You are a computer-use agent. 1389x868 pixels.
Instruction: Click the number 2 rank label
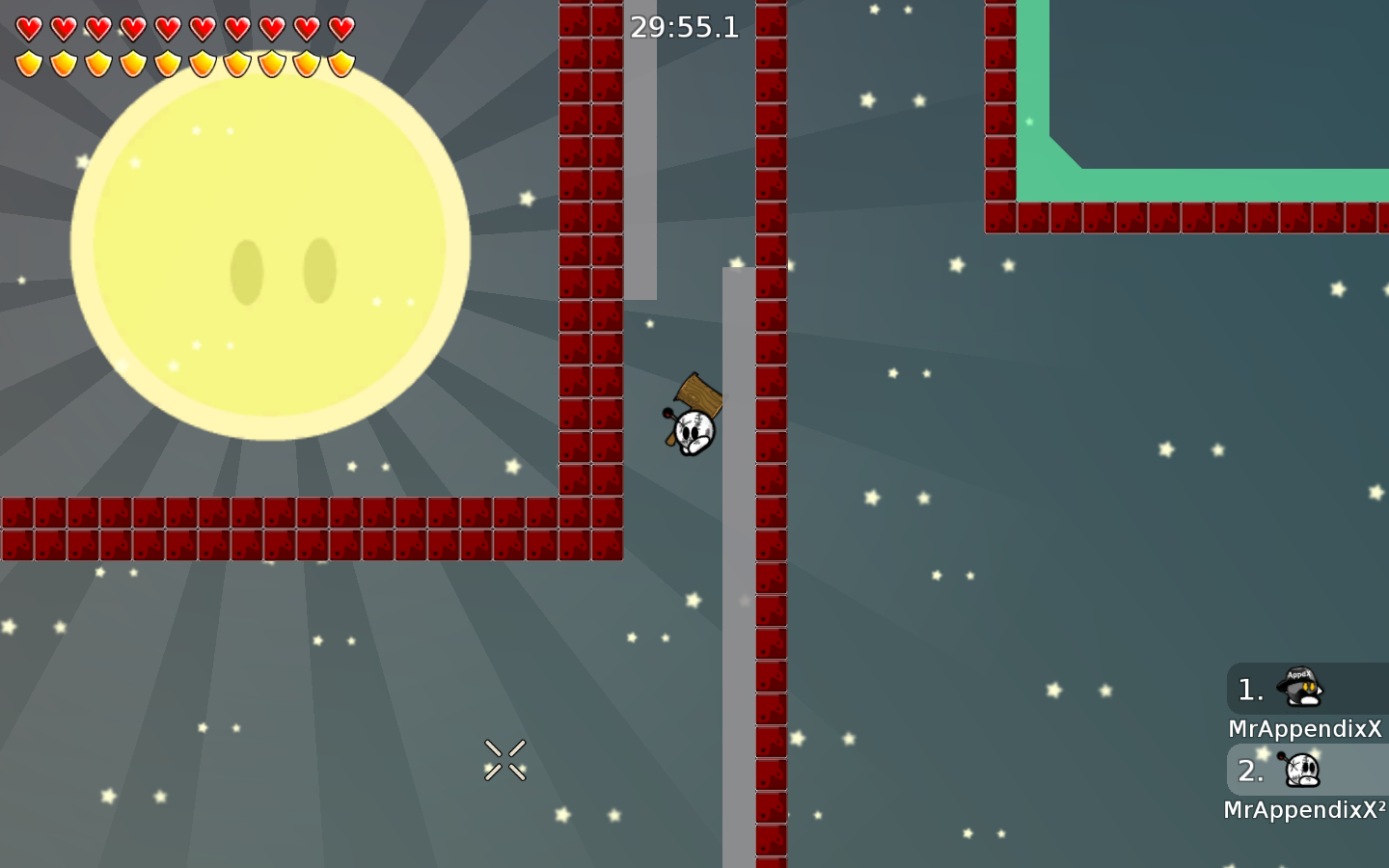coord(1249,771)
